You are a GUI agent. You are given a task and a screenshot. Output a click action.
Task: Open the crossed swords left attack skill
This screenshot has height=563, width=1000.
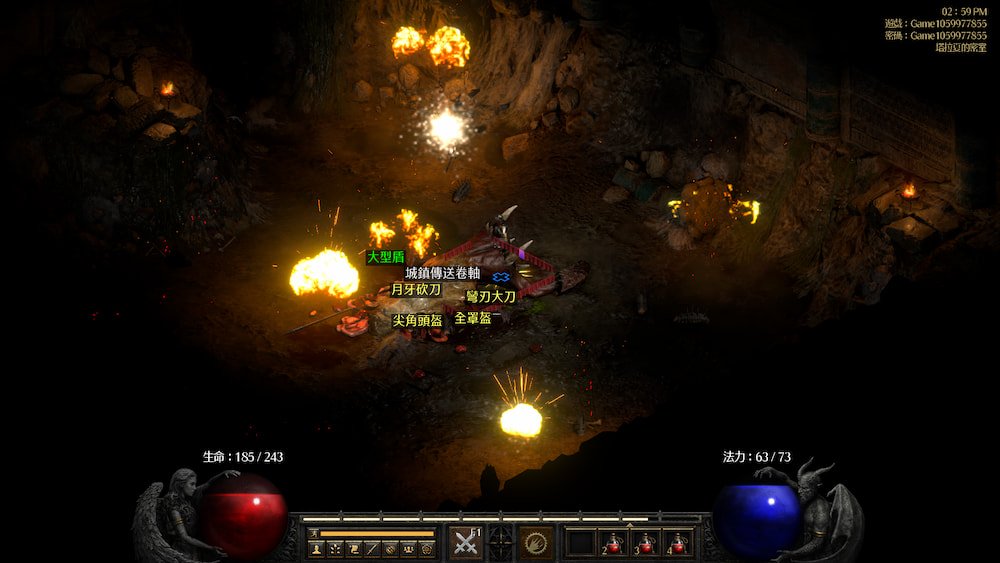(x=464, y=542)
